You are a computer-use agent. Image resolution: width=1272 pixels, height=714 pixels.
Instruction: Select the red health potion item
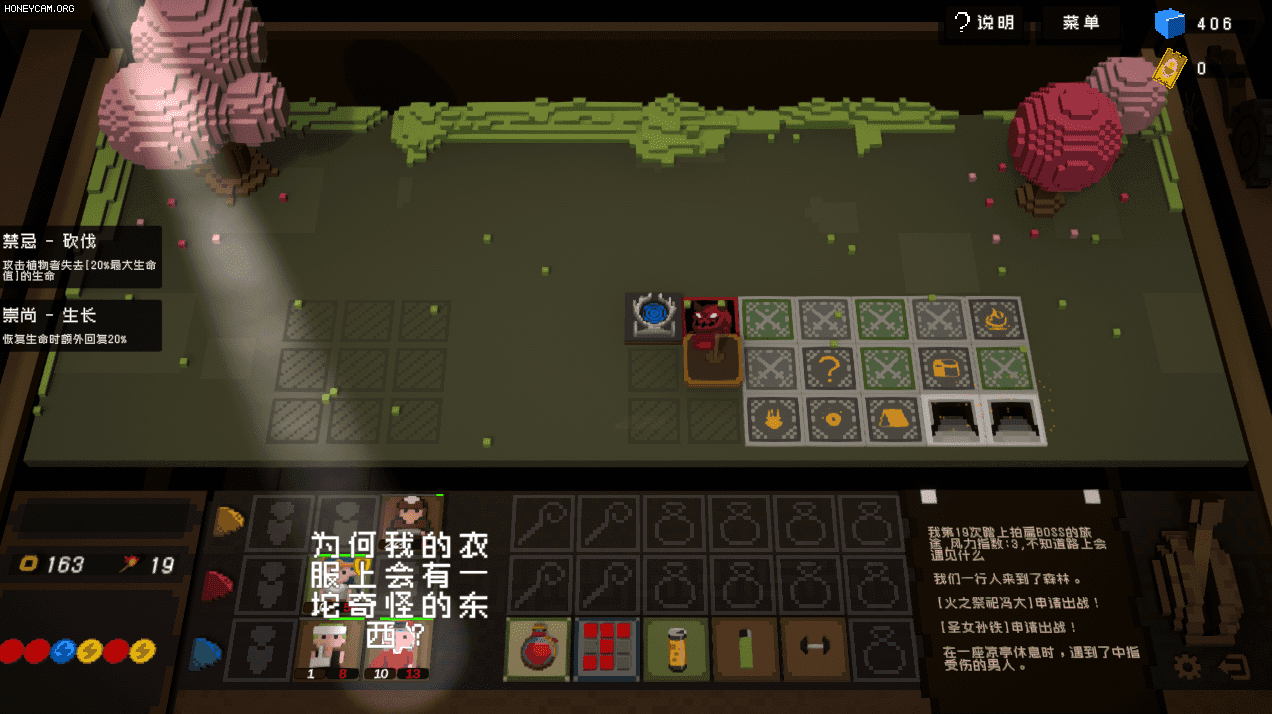click(537, 647)
